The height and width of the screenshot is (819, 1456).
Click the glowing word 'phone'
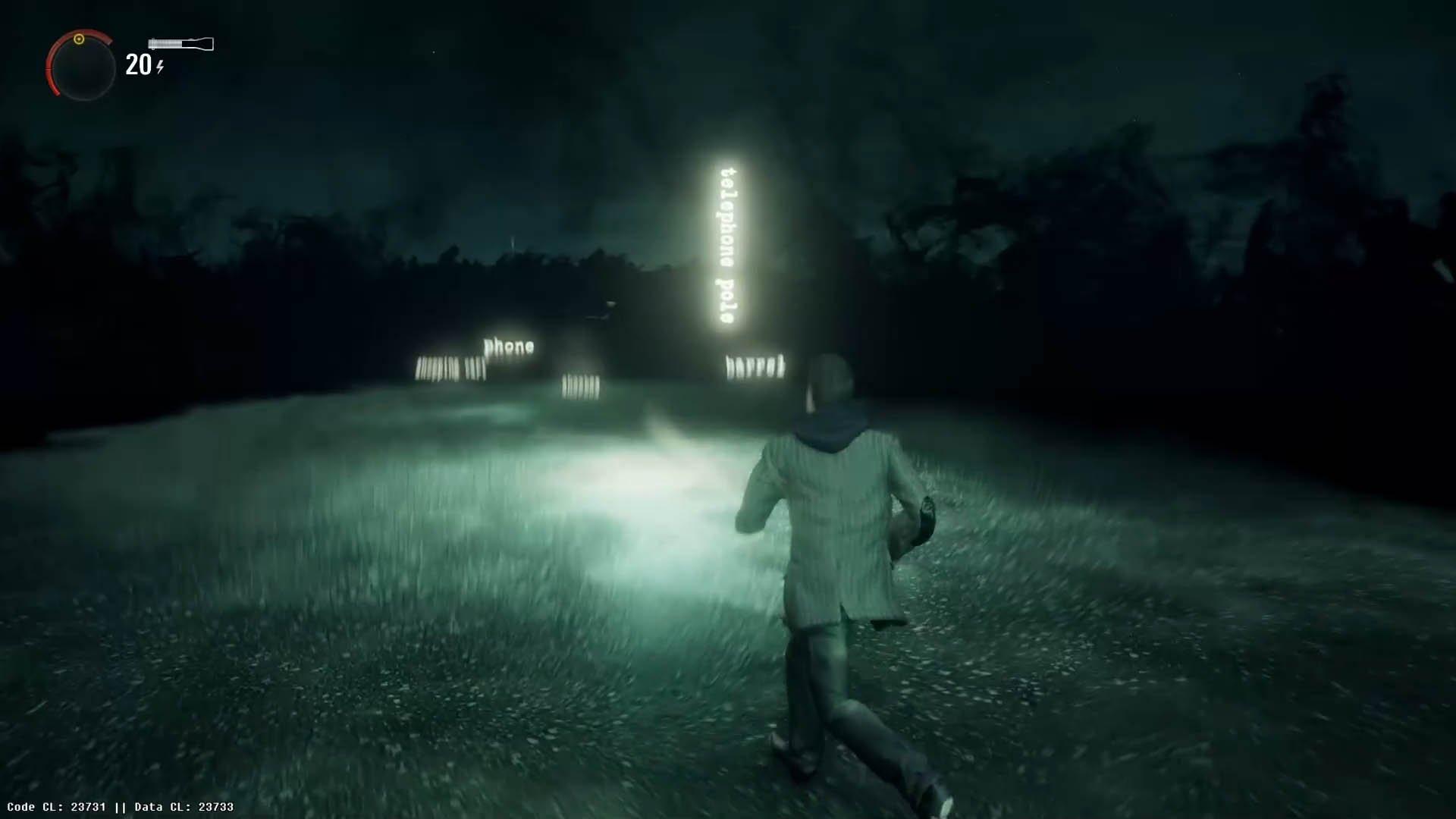(508, 345)
